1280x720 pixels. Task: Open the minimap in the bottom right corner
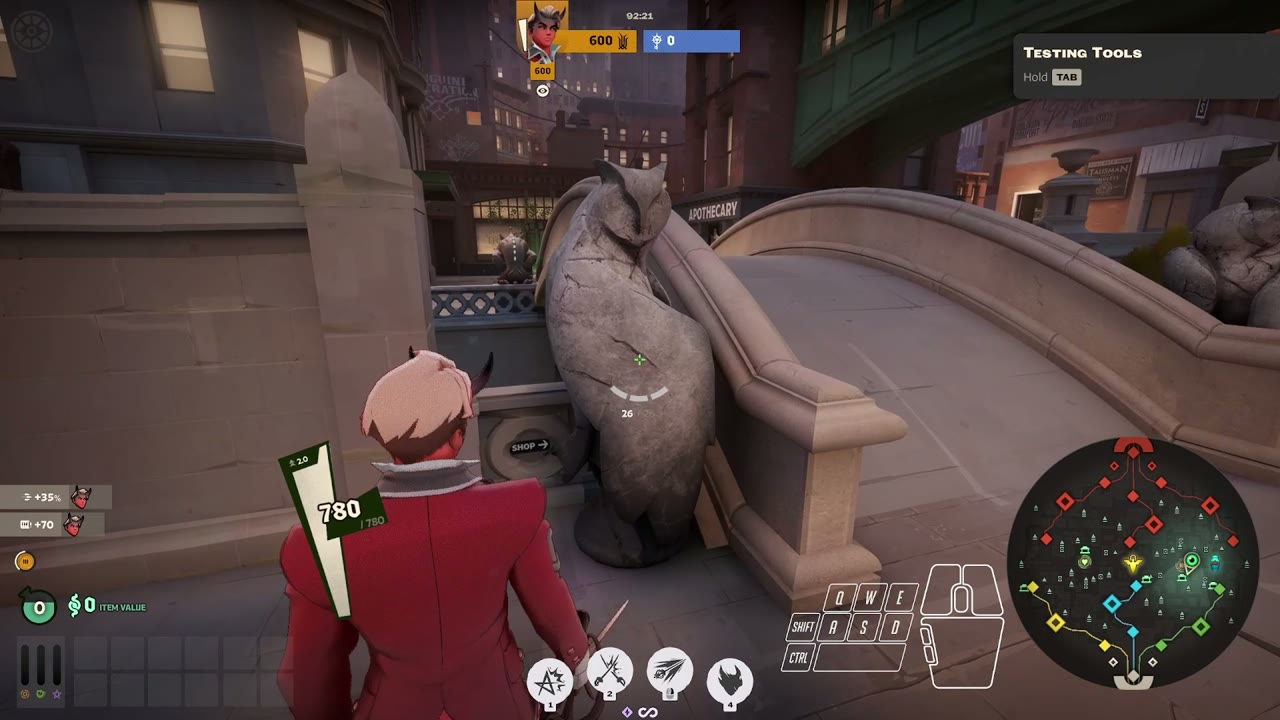coord(1133,567)
